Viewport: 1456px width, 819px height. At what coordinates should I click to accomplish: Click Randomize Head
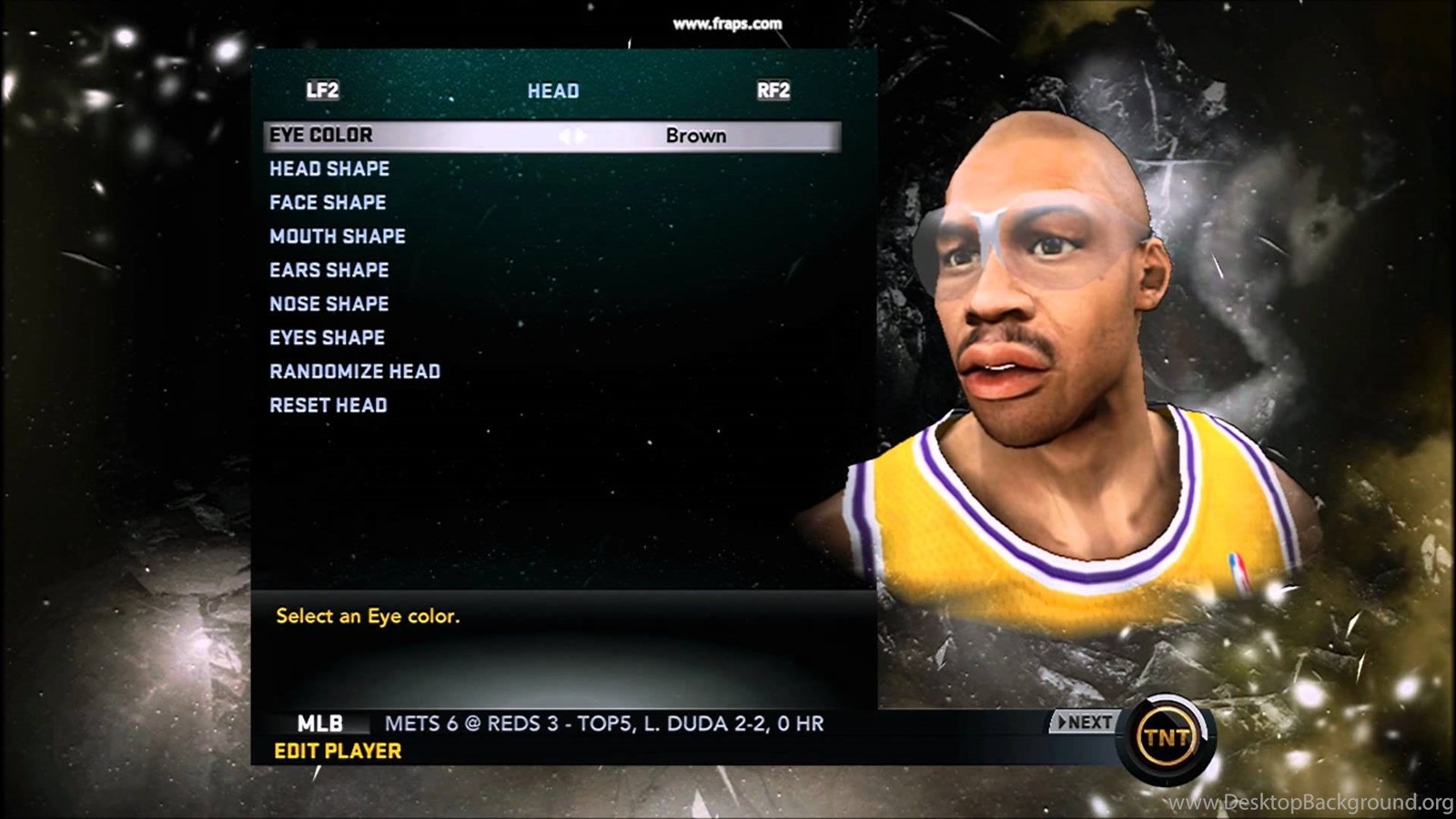(355, 371)
